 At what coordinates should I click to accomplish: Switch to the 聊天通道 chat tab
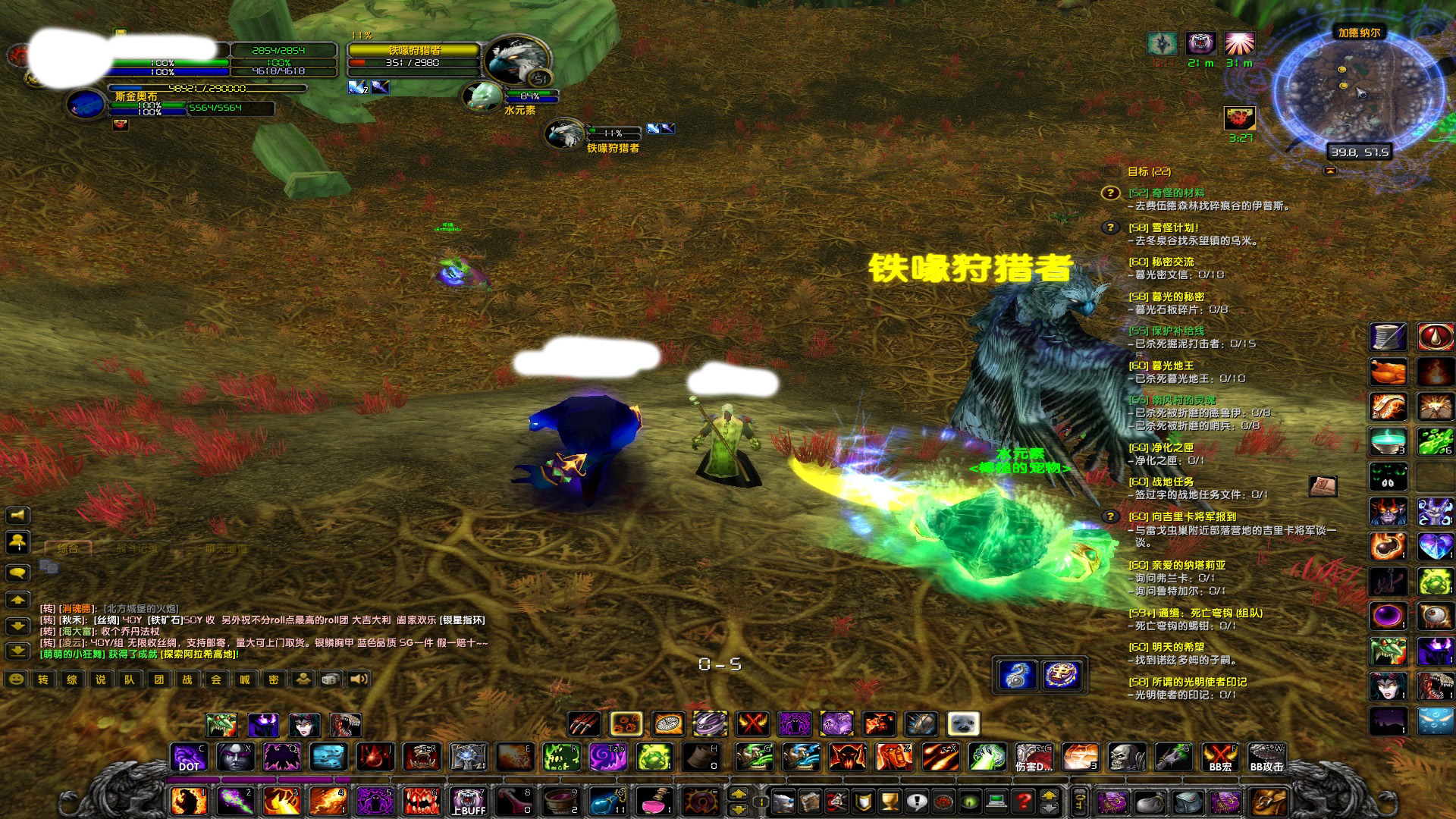(x=225, y=548)
